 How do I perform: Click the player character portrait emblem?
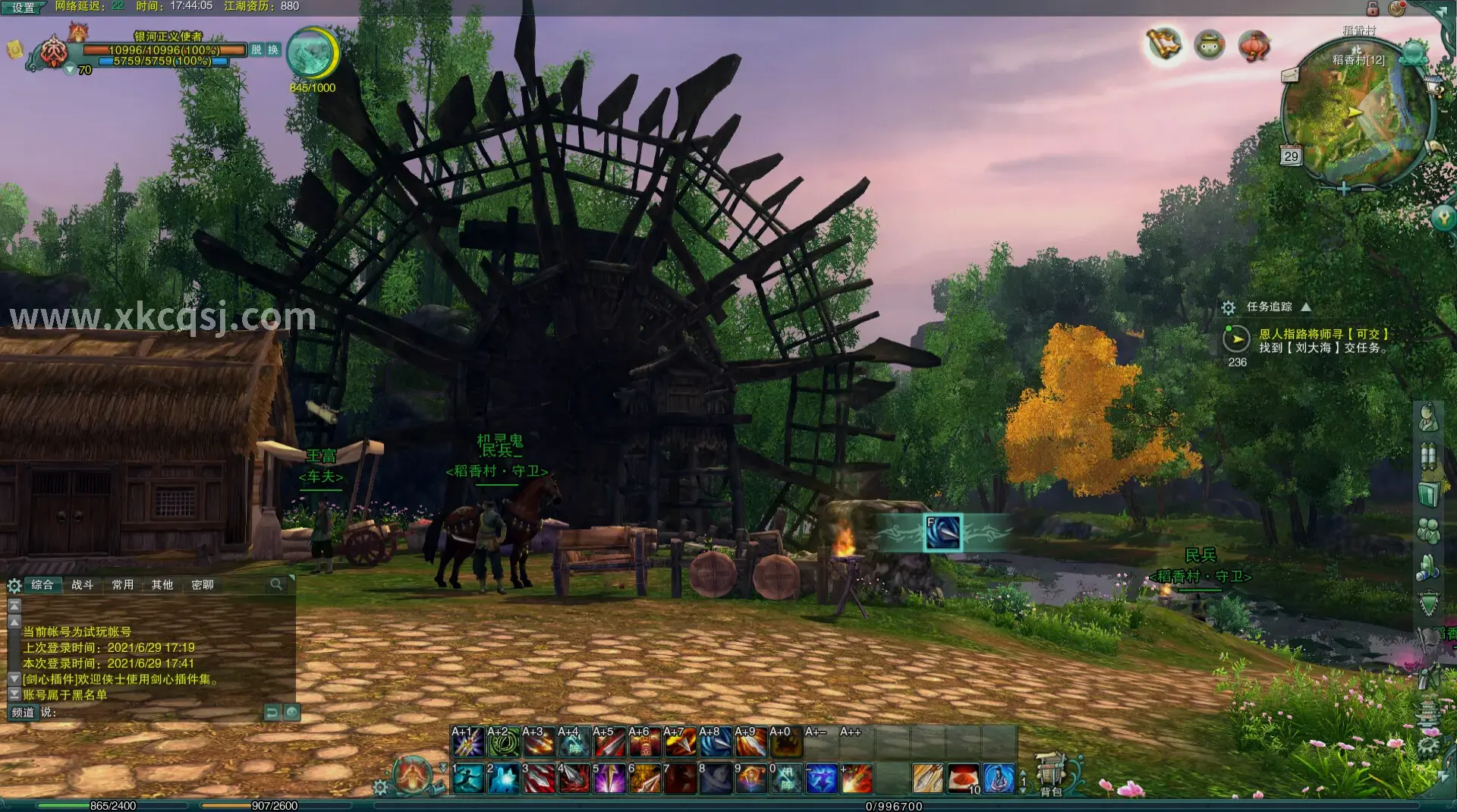[54, 52]
